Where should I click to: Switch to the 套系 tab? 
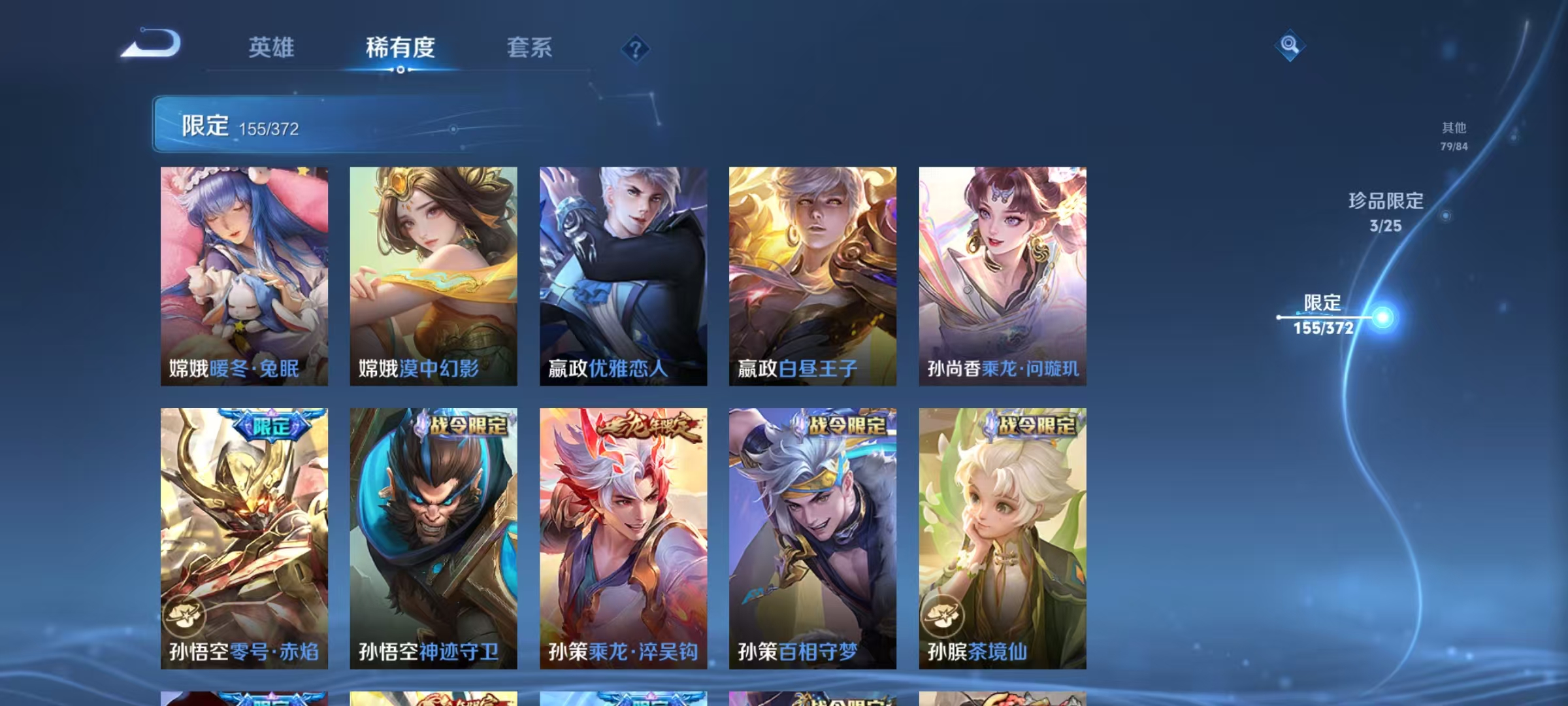(529, 48)
